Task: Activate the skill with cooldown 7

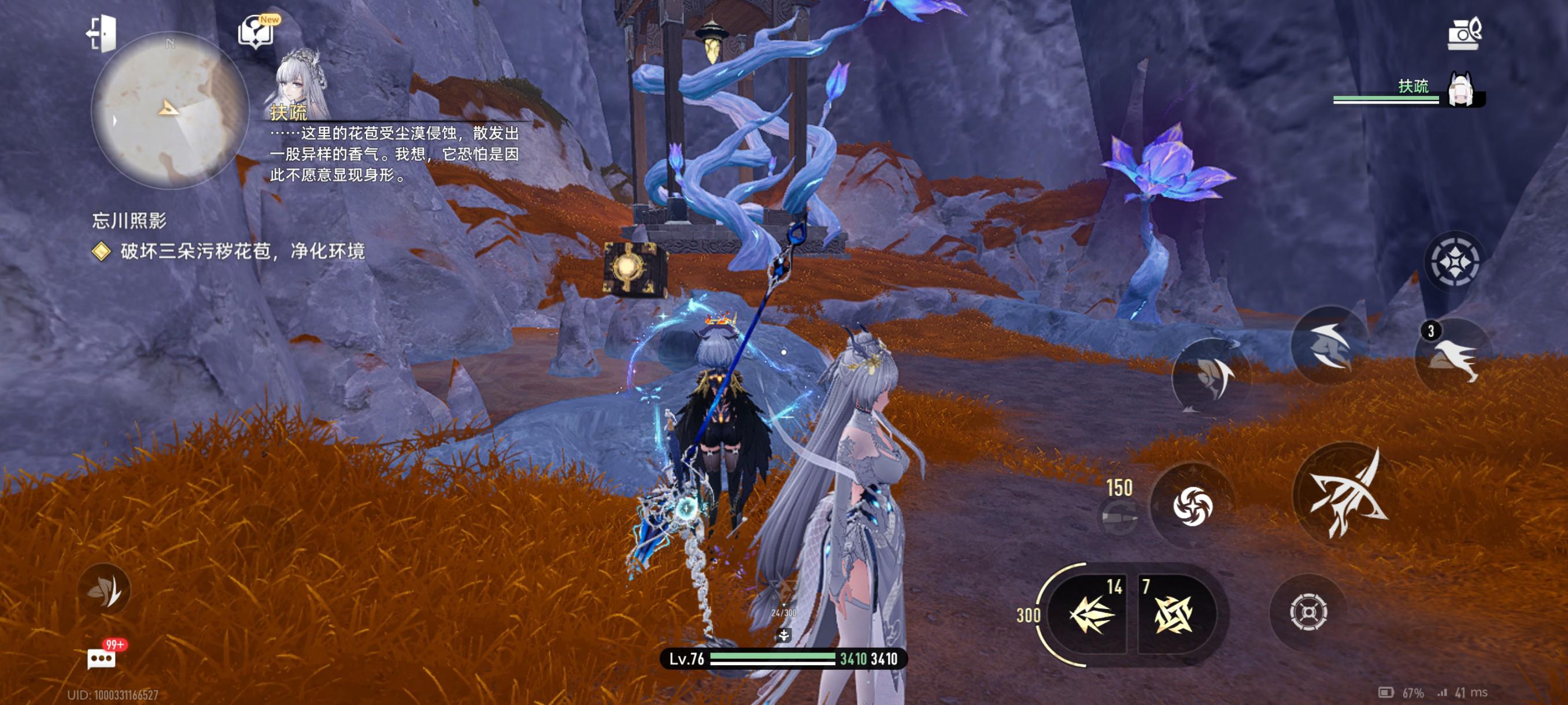Action: pos(1173,614)
